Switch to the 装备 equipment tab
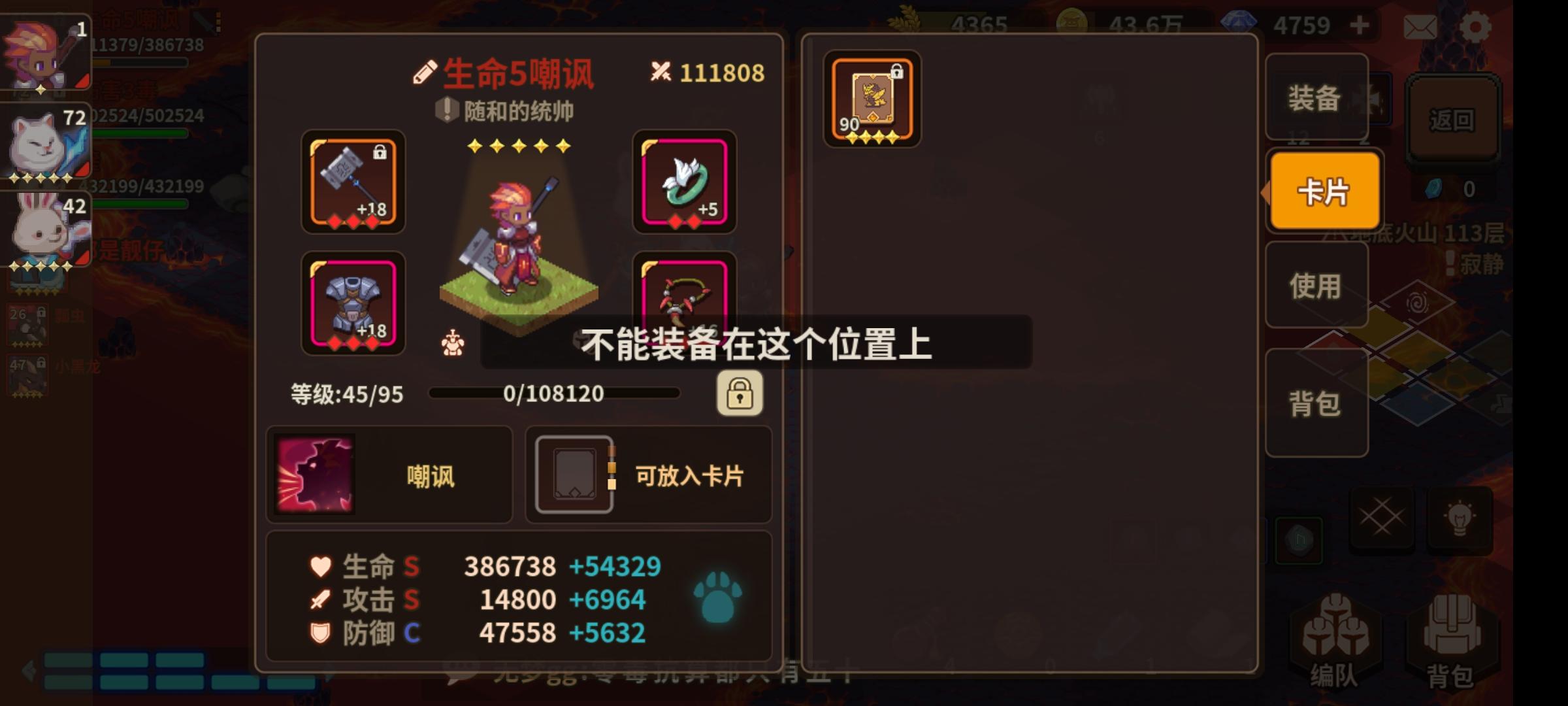This screenshot has height=706, width=1568. click(x=1315, y=99)
